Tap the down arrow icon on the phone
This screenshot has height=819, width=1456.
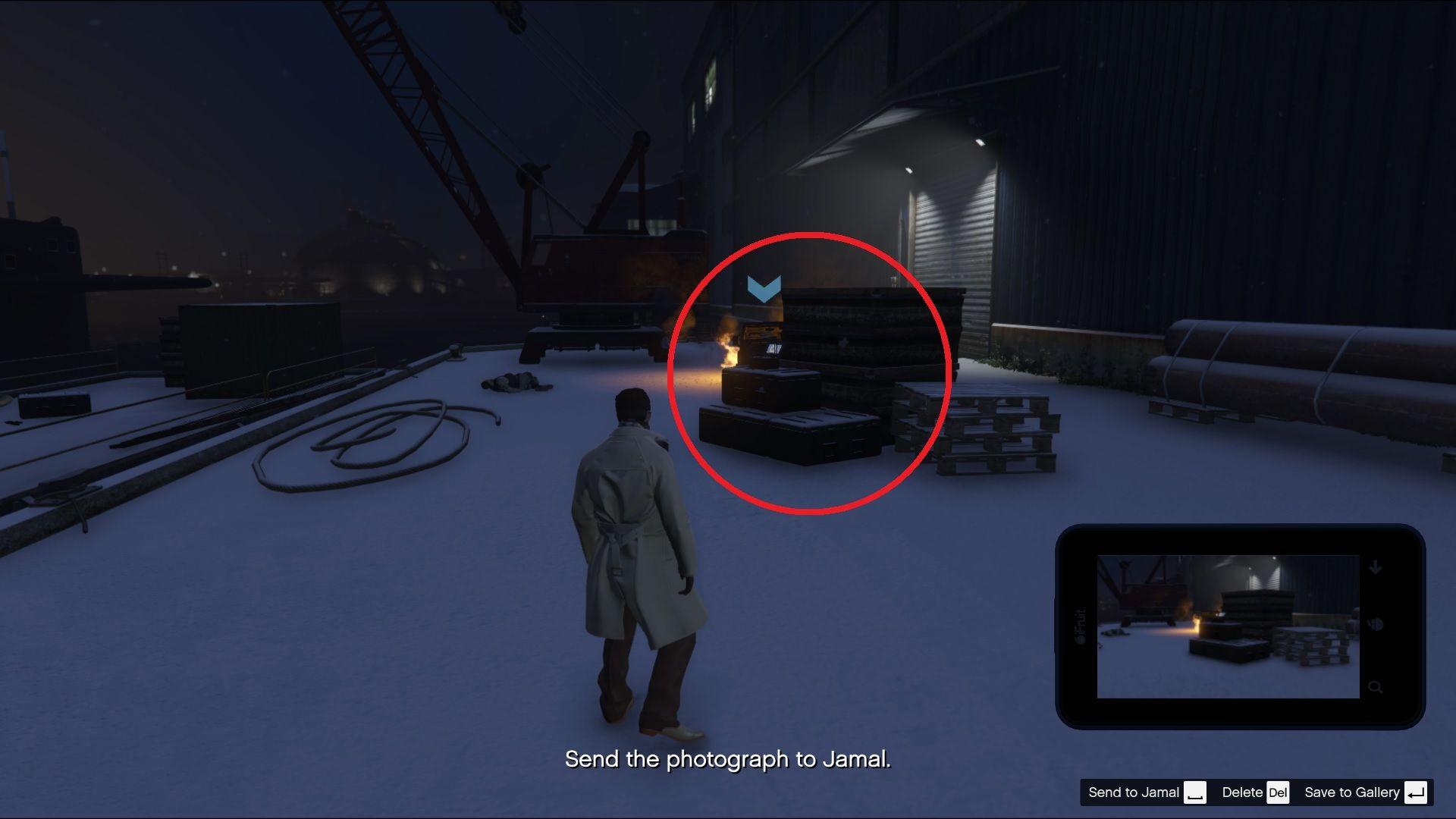tap(1376, 568)
